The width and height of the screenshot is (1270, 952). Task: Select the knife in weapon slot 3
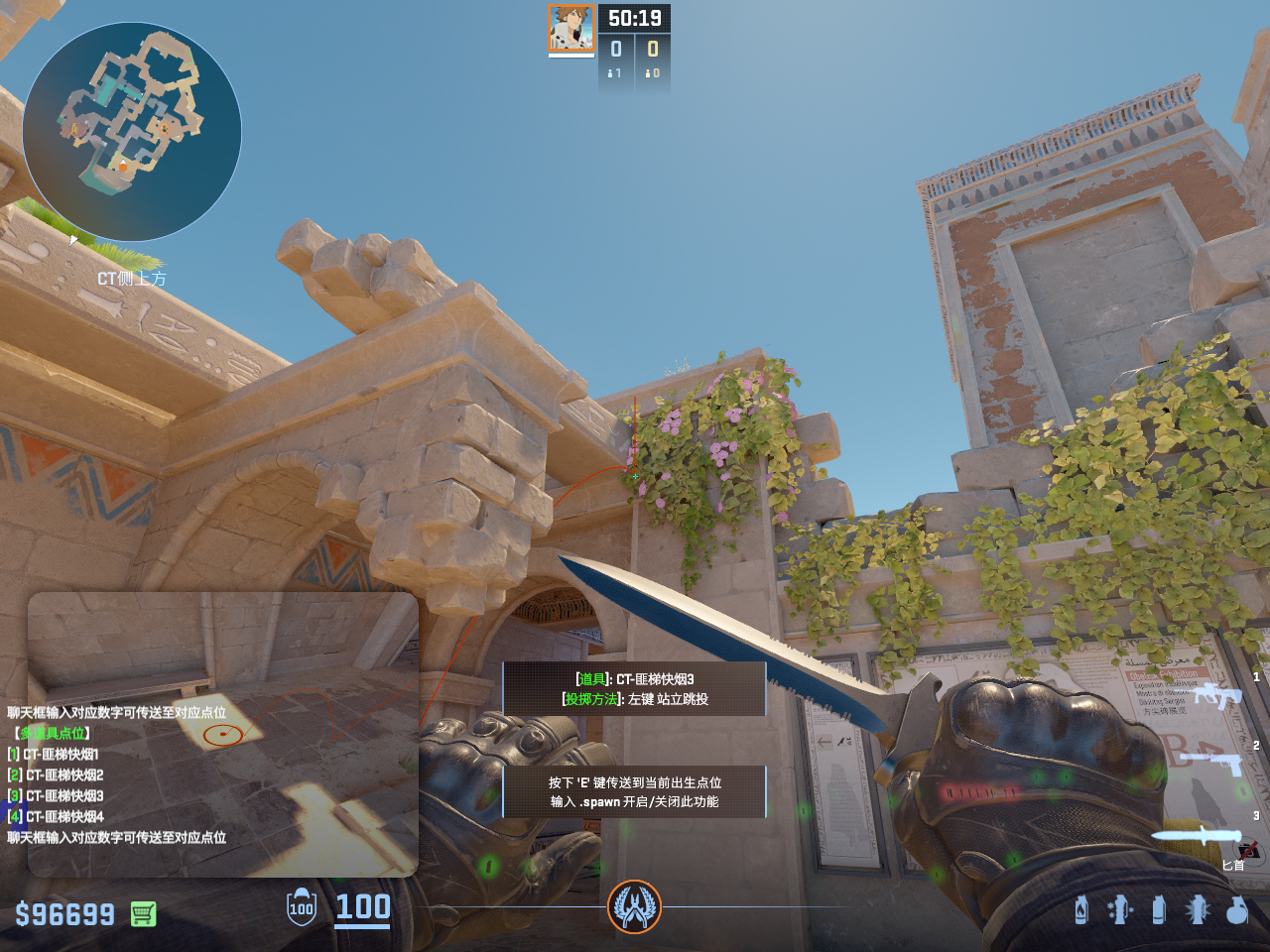[x=1197, y=835]
